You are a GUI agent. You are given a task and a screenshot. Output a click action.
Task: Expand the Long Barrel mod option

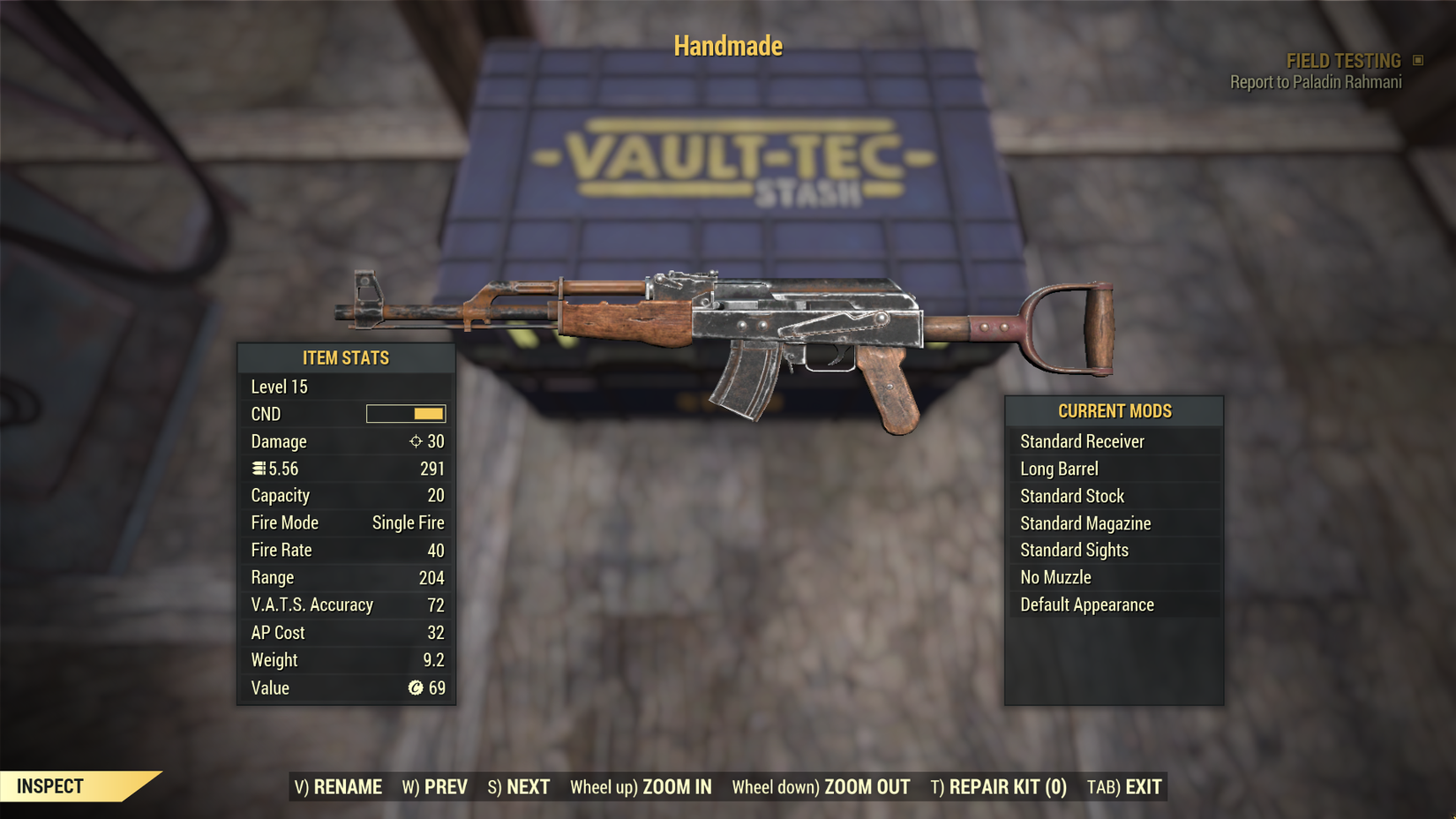[x=1058, y=469]
